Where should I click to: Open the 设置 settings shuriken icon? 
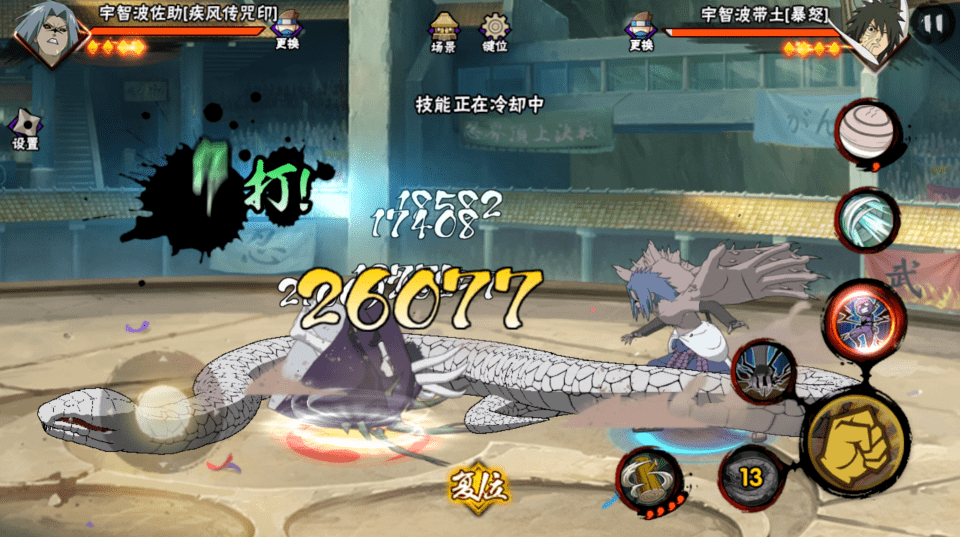(25, 130)
